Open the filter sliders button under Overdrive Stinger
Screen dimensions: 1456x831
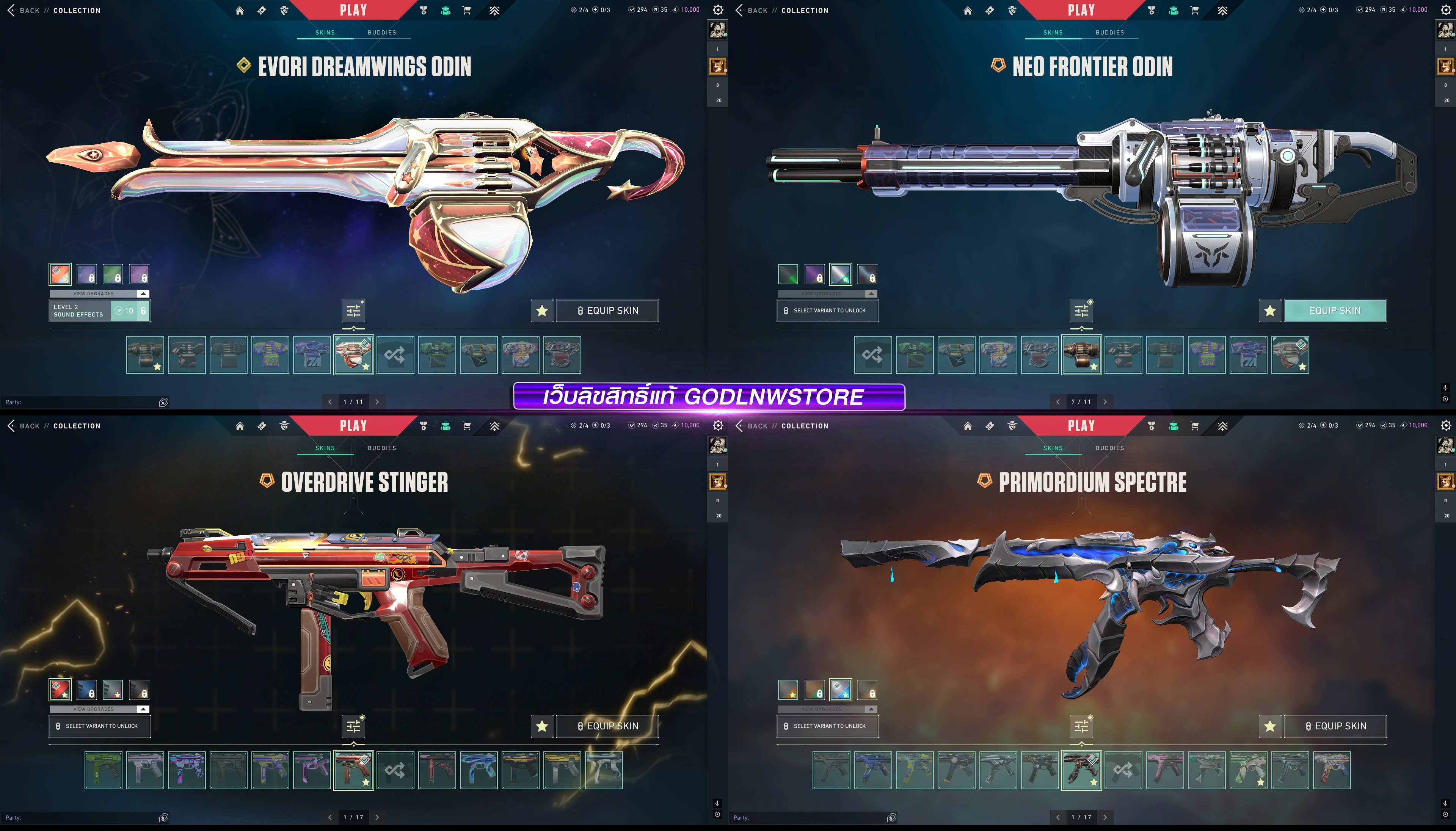(353, 726)
